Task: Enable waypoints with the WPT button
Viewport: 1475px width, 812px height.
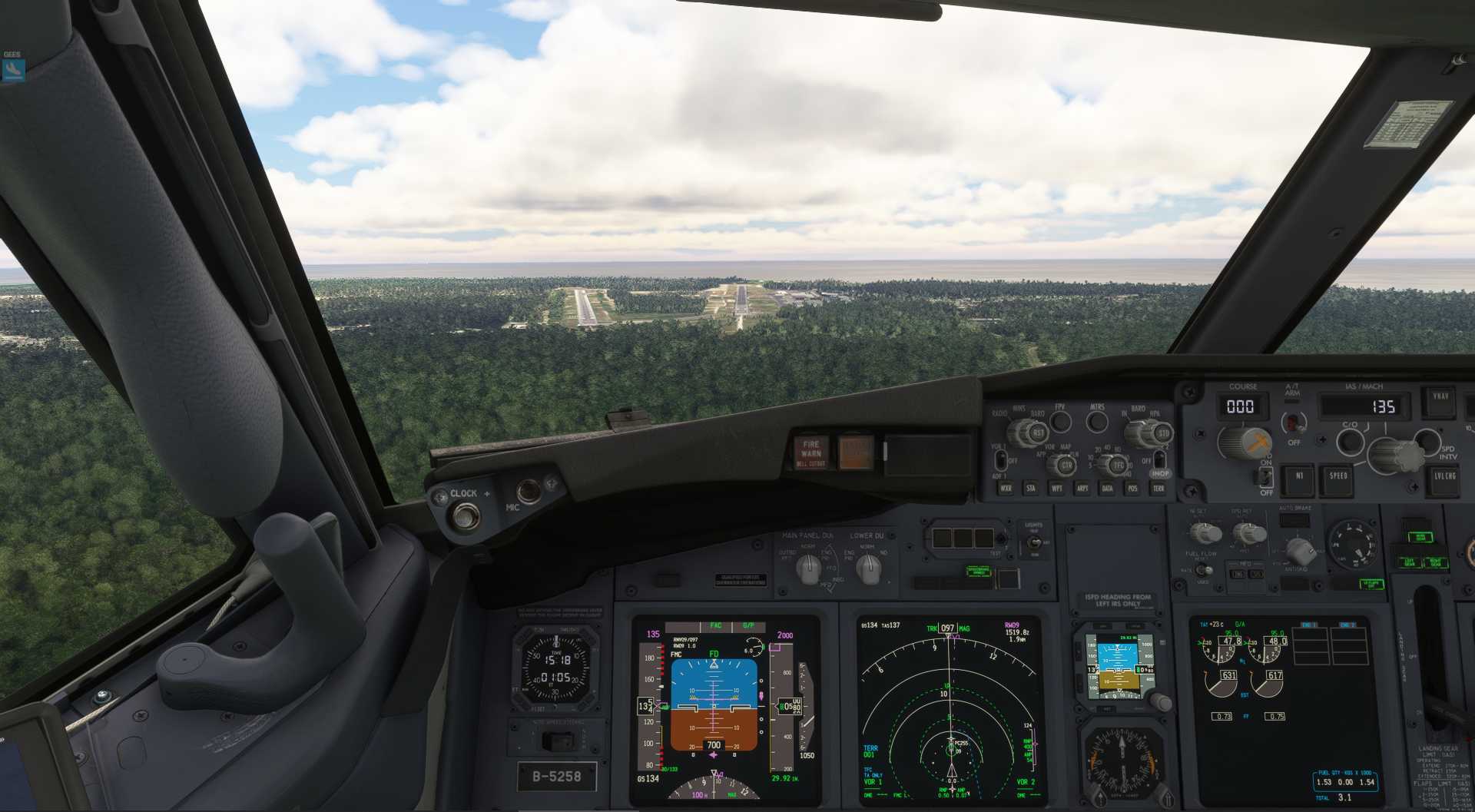Action: click(x=1057, y=488)
